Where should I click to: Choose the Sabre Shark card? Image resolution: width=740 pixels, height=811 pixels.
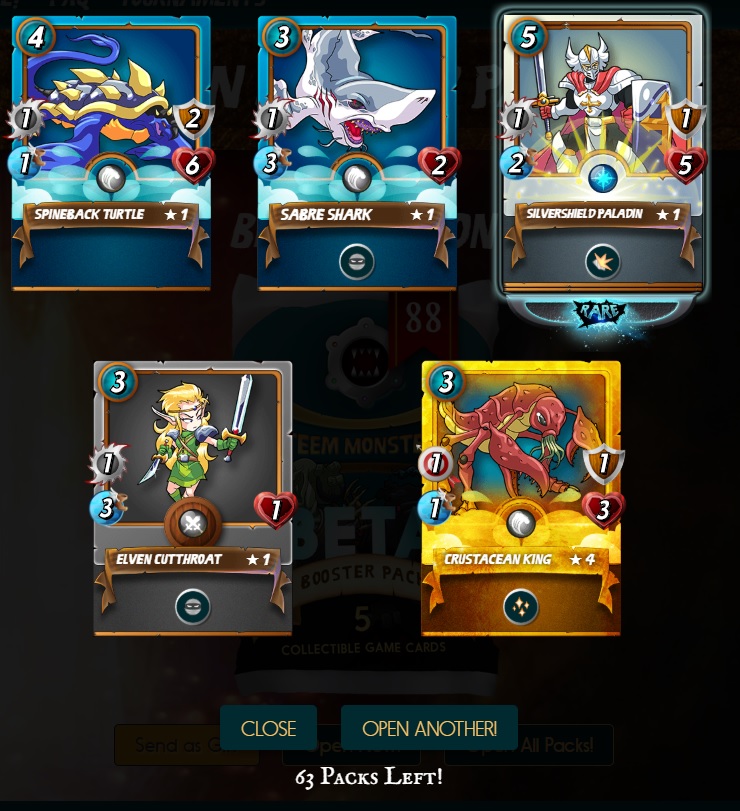pos(357,152)
